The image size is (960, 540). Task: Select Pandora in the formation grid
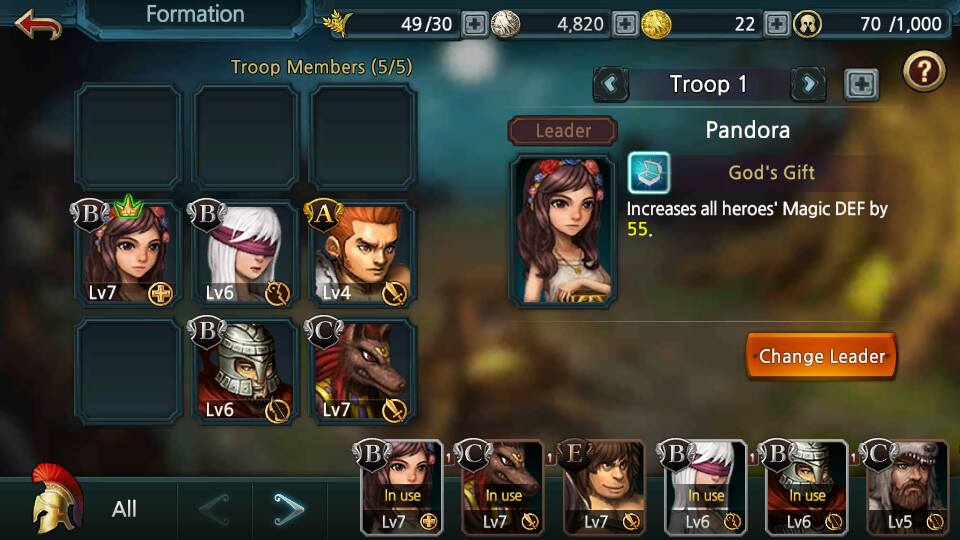click(x=130, y=254)
